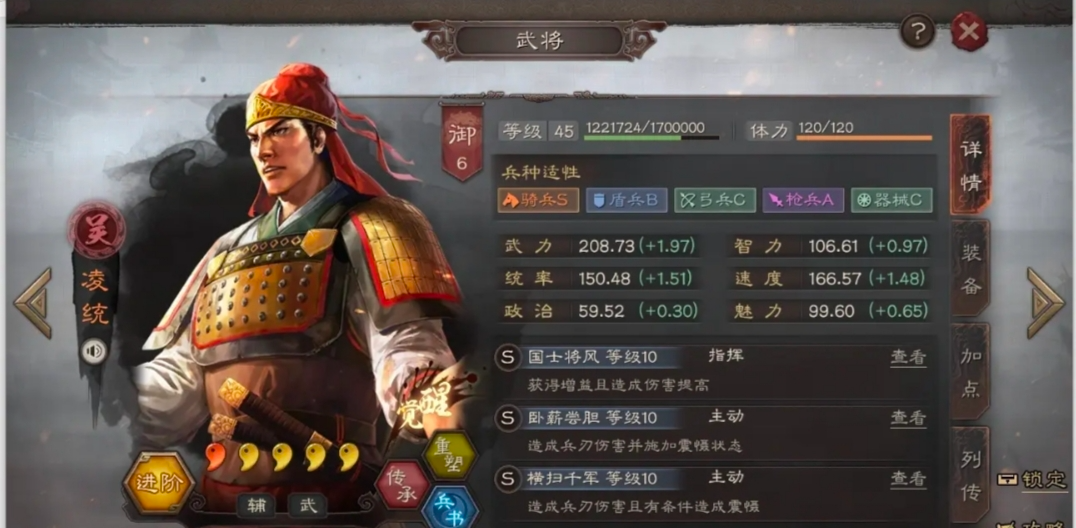Switch to the 装备 tab
This screenshot has height=528, width=1076.
pos(970,268)
